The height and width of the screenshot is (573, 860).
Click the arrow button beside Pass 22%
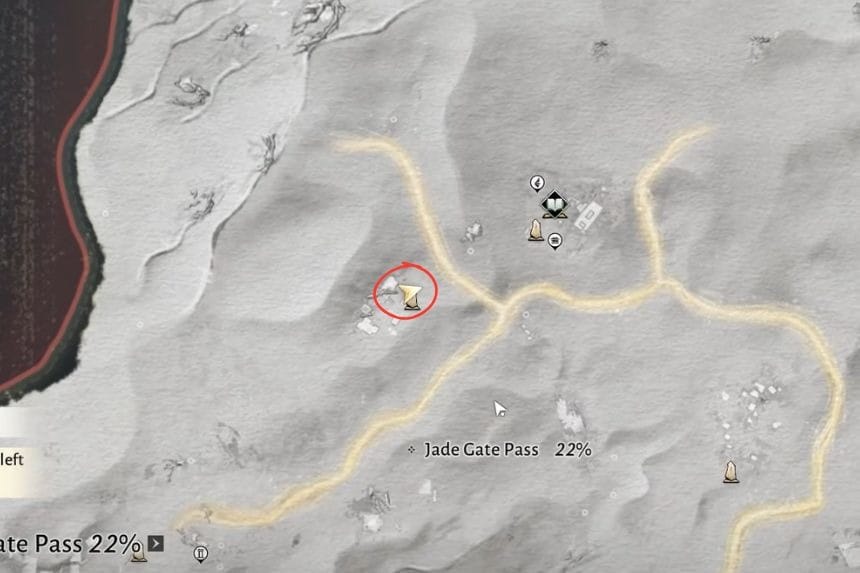click(x=155, y=543)
